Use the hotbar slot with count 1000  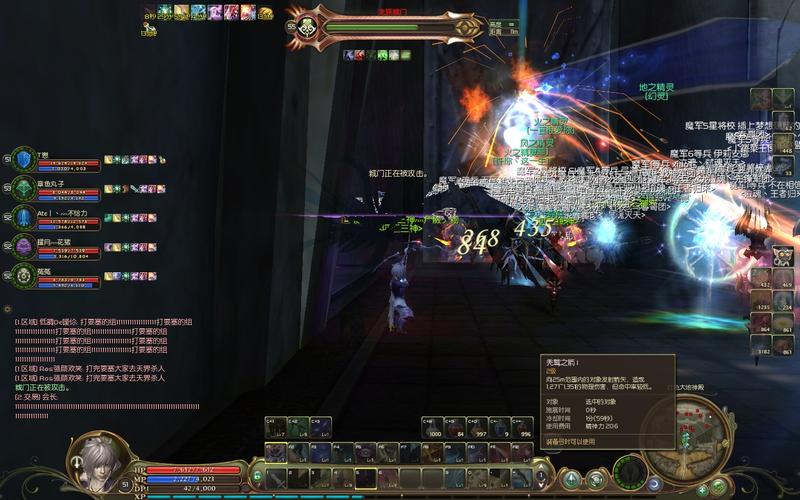coord(436,428)
